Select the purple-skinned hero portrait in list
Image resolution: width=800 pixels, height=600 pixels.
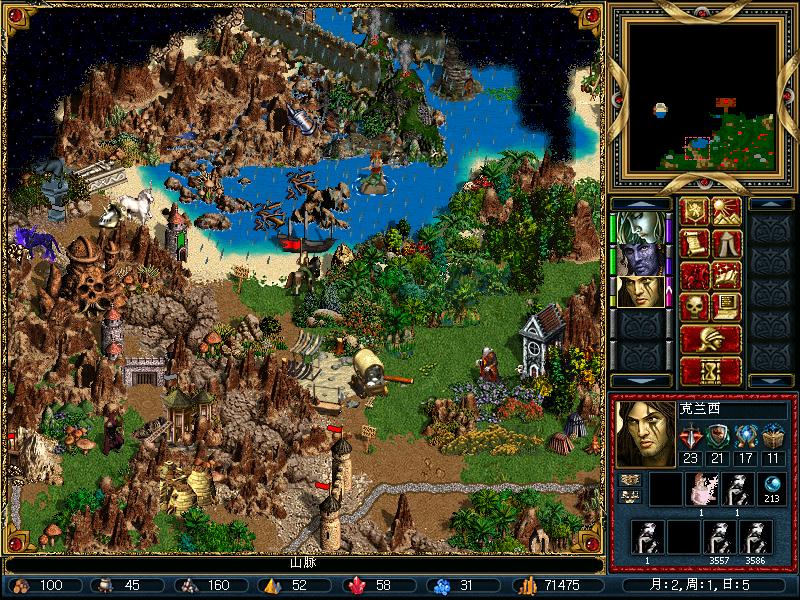click(638, 260)
